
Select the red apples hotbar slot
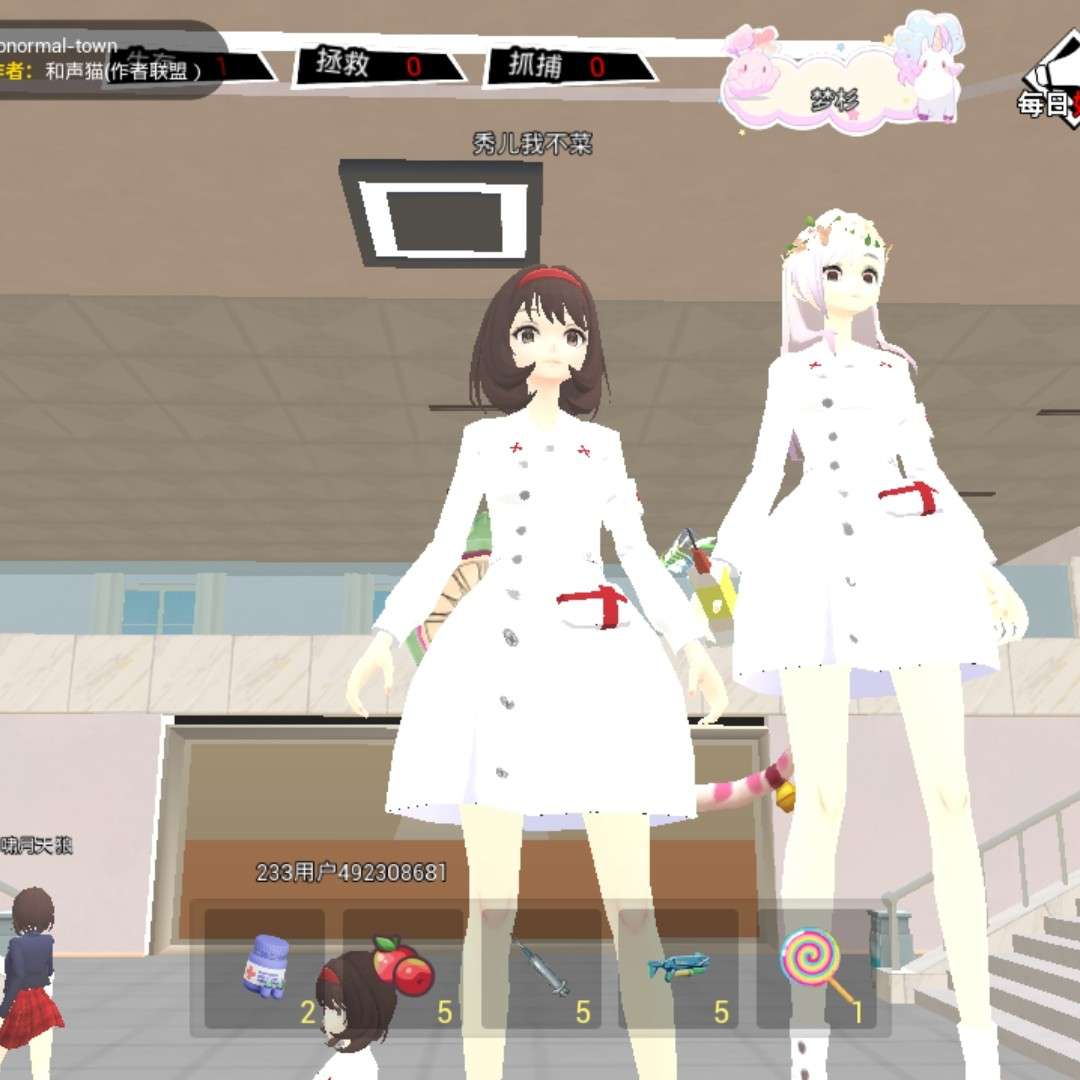403,968
